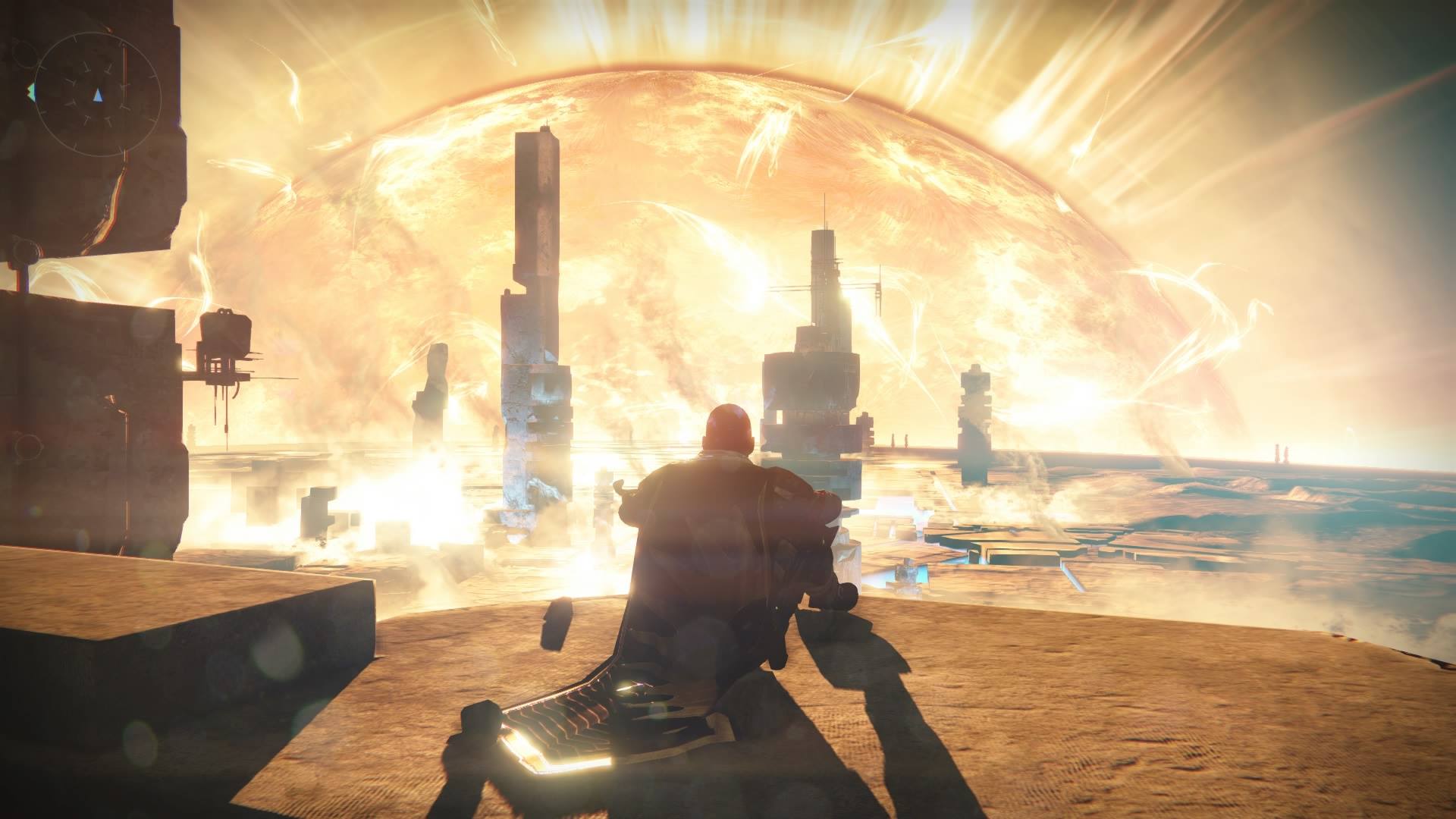This screenshot has width=1456, height=819.
Task: Select the radar's center point
Action: coord(99,94)
